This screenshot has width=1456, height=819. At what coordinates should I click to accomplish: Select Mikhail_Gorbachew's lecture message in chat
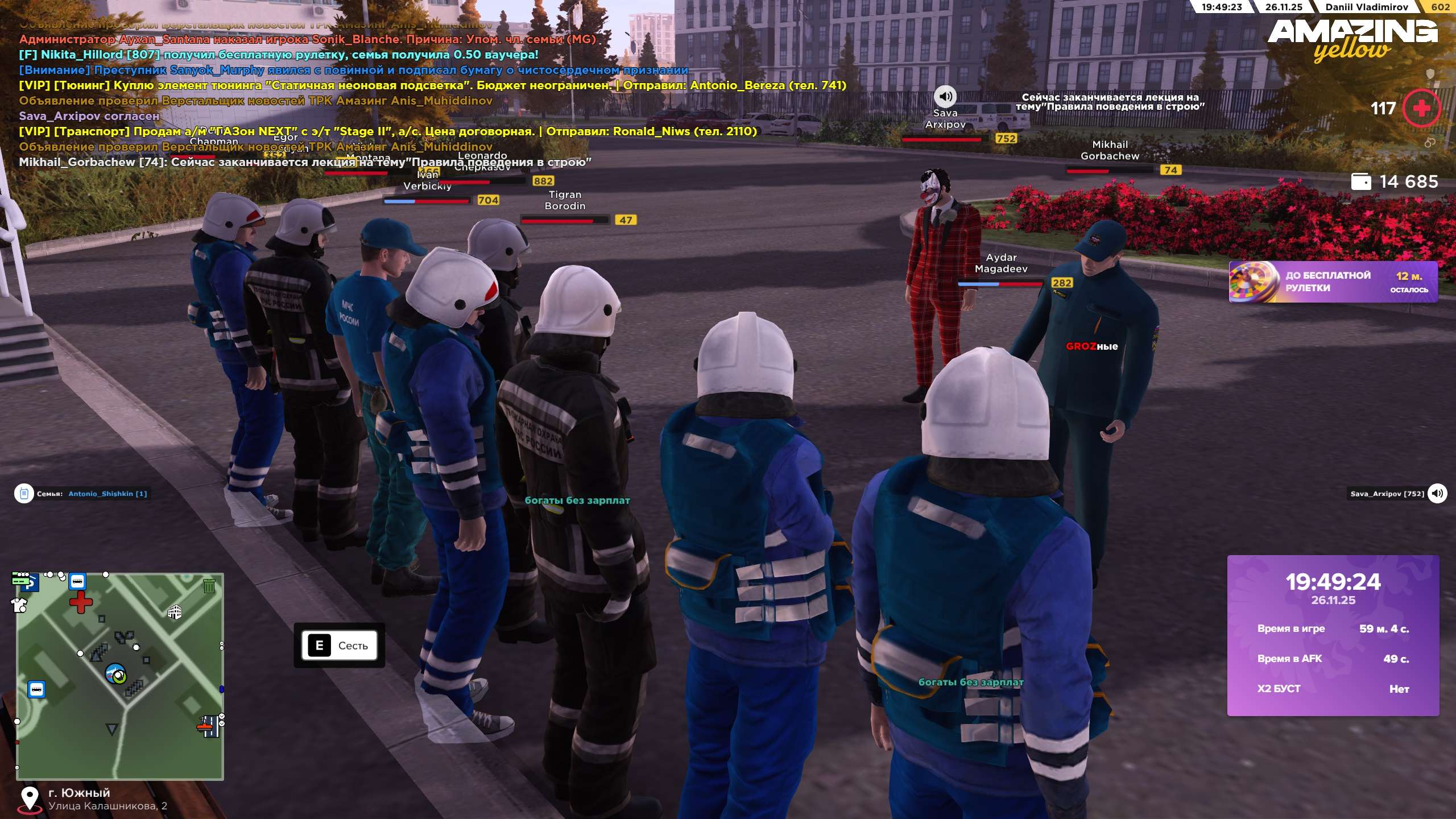[305, 162]
